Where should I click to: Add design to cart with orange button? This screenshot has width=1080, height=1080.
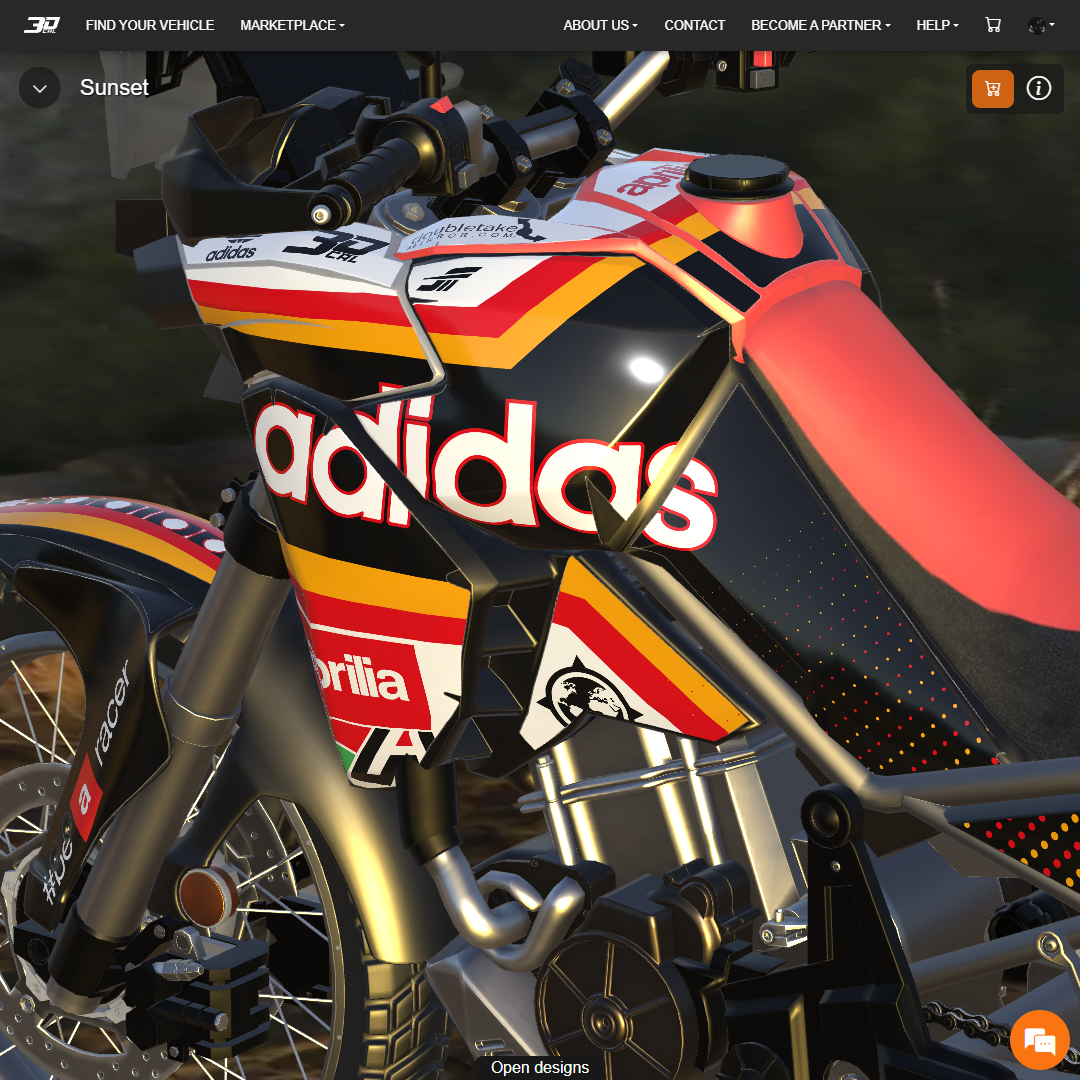pos(993,89)
